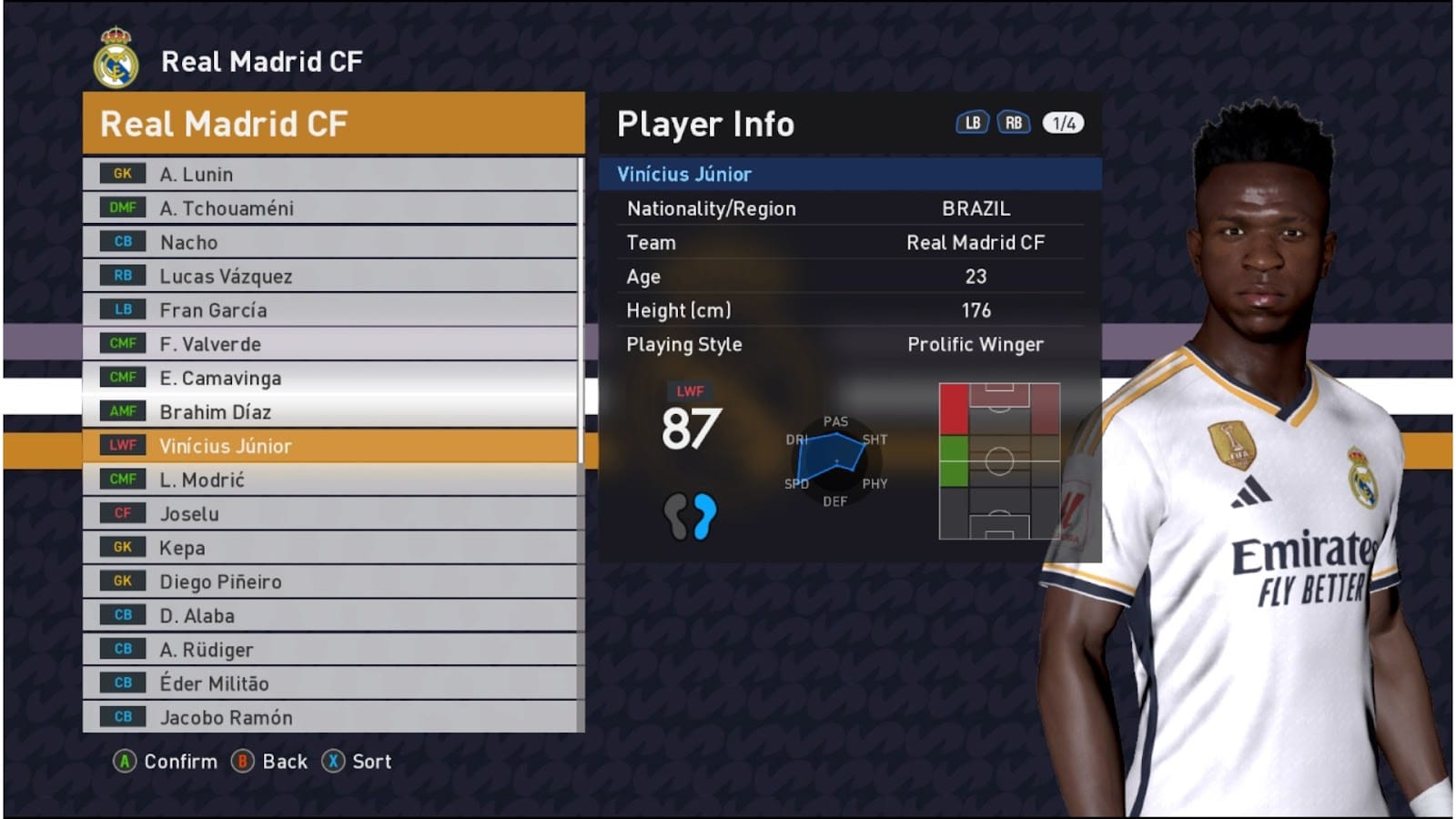Go back using the Back option

[x=270, y=762]
